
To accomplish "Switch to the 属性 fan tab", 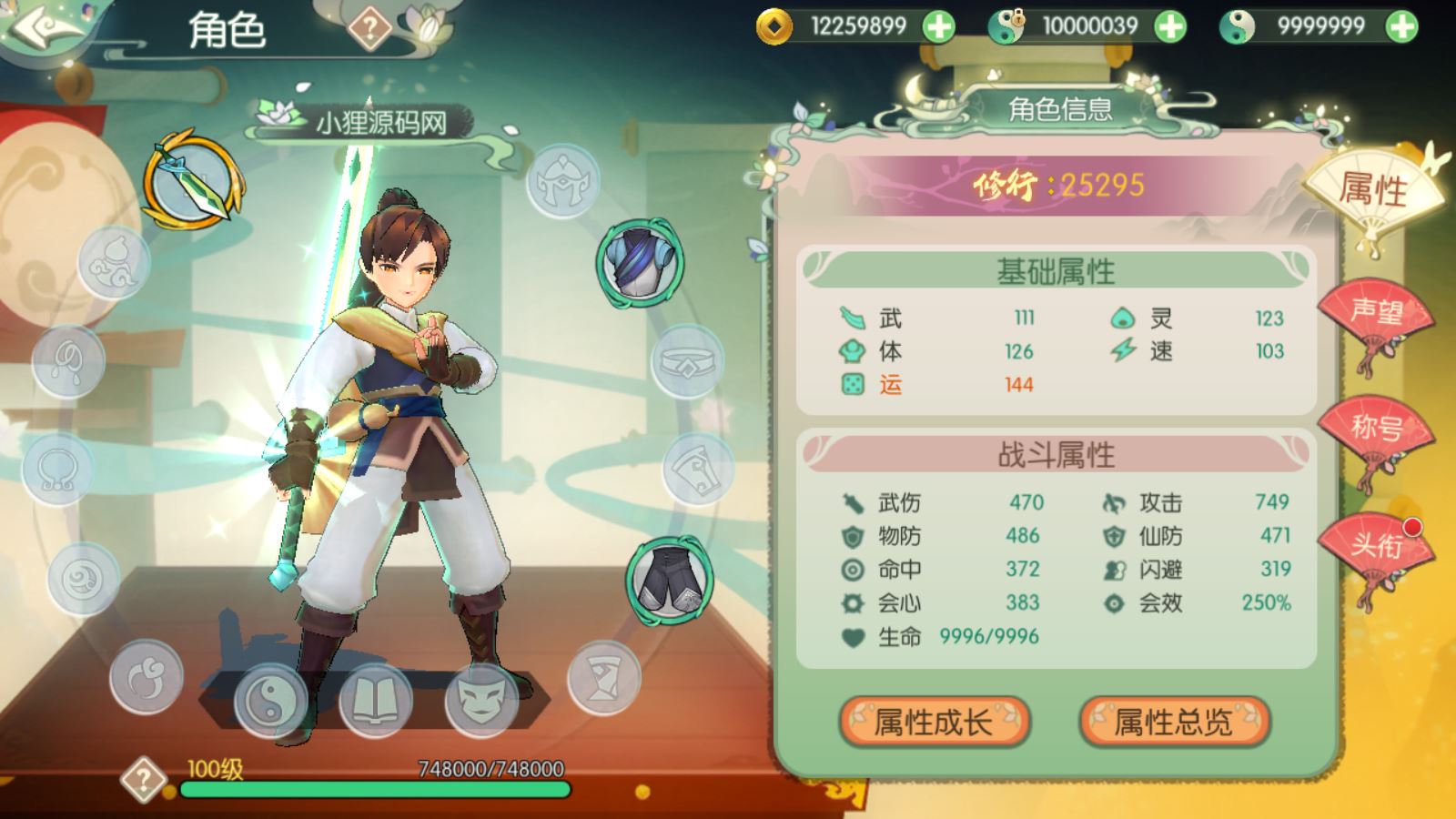I will tap(1372, 191).
